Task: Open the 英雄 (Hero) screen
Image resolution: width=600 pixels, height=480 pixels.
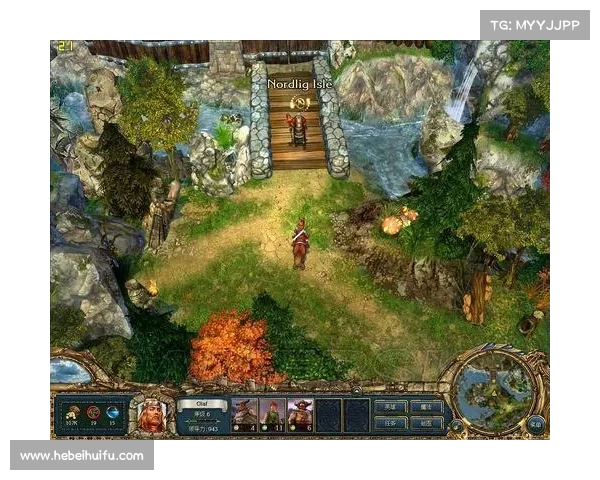Action: click(x=389, y=407)
